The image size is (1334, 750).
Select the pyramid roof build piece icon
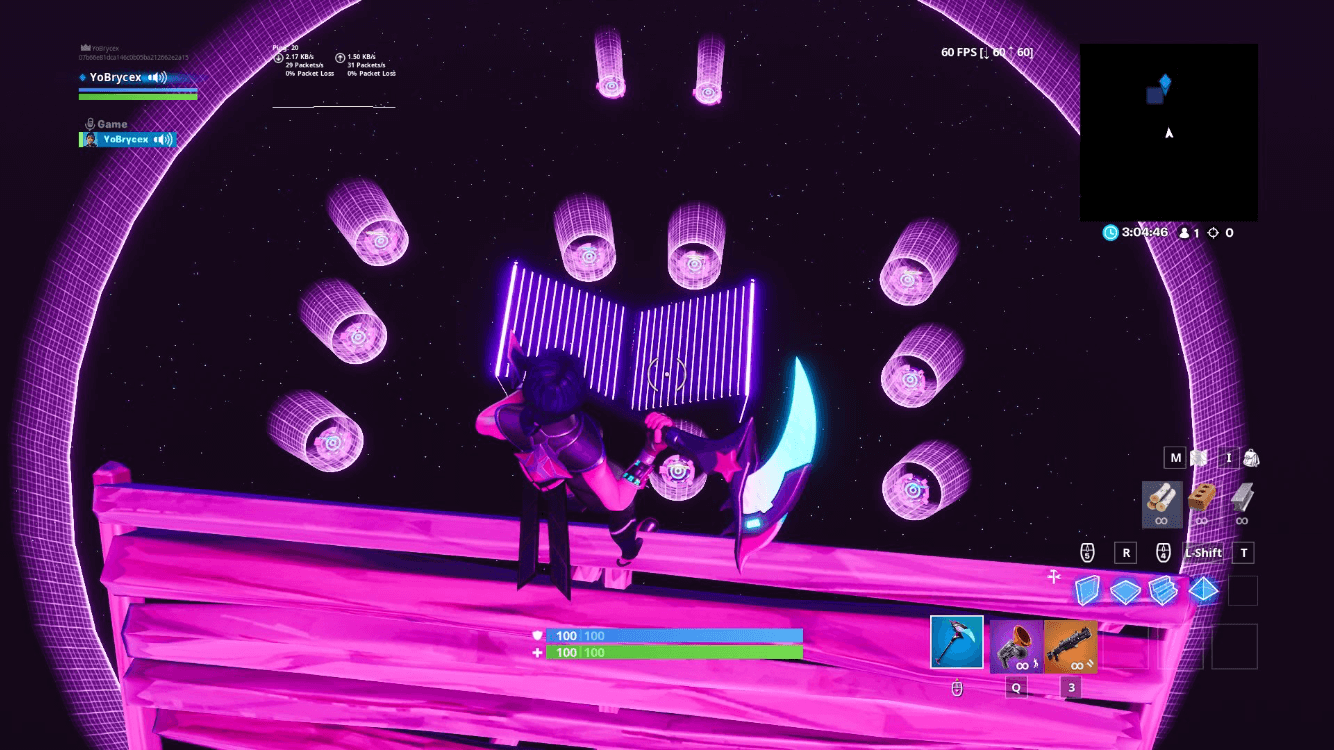pyautogui.click(x=1202, y=591)
